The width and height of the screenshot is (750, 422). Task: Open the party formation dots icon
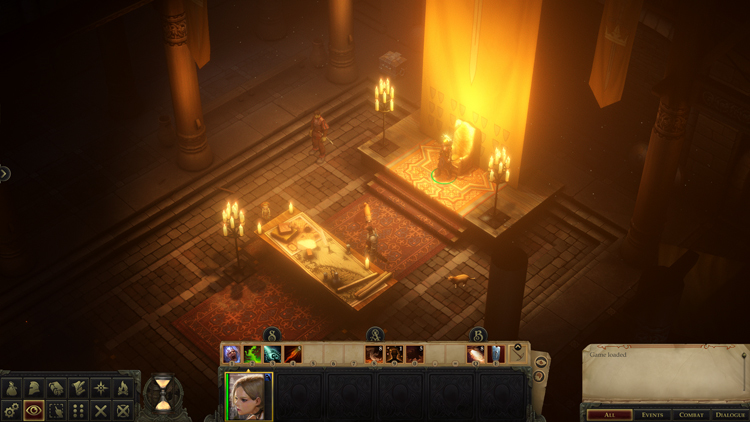point(78,410)
